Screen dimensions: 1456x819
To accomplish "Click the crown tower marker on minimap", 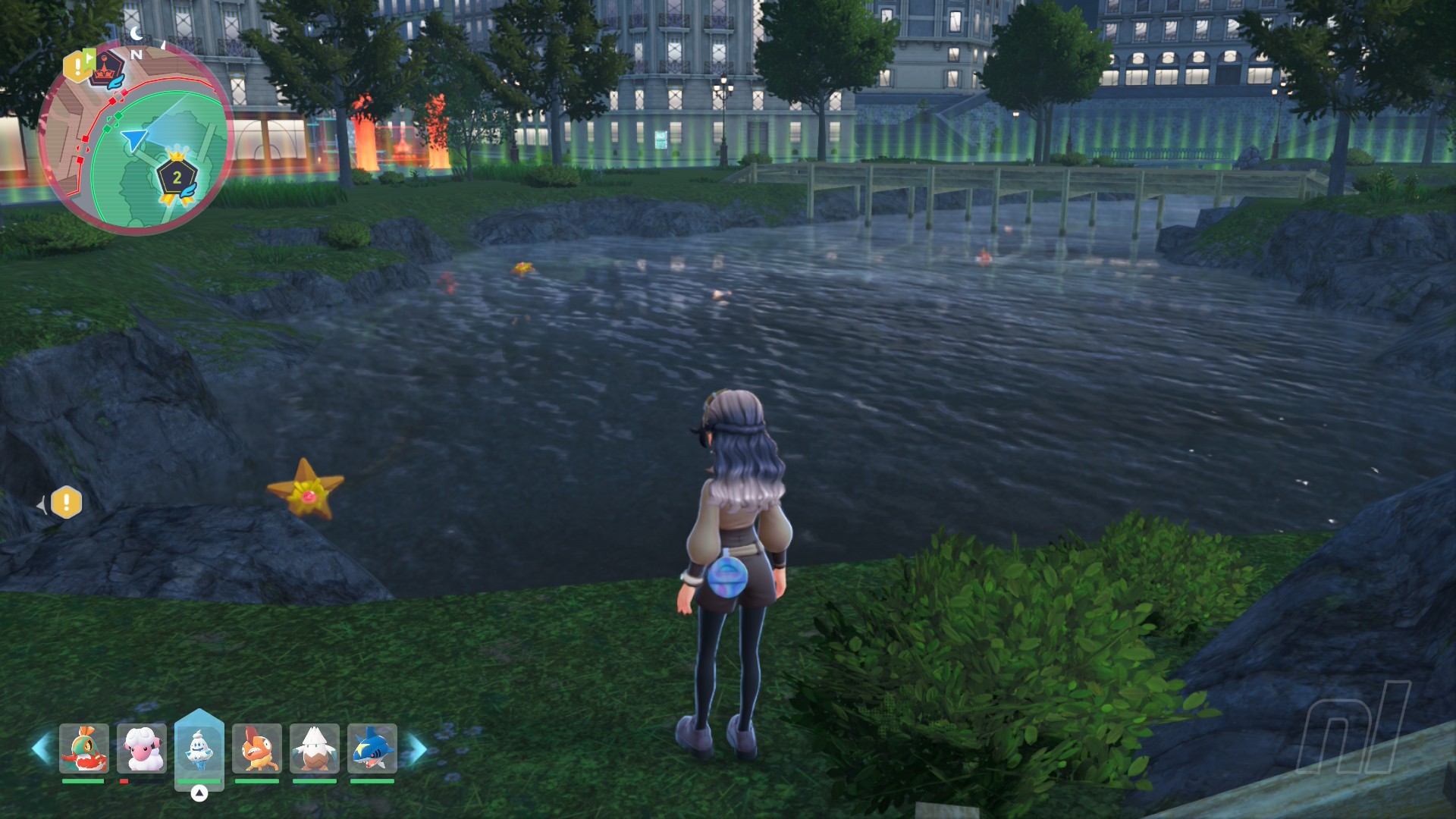I will pyautogui.click(x=108, y=70).
